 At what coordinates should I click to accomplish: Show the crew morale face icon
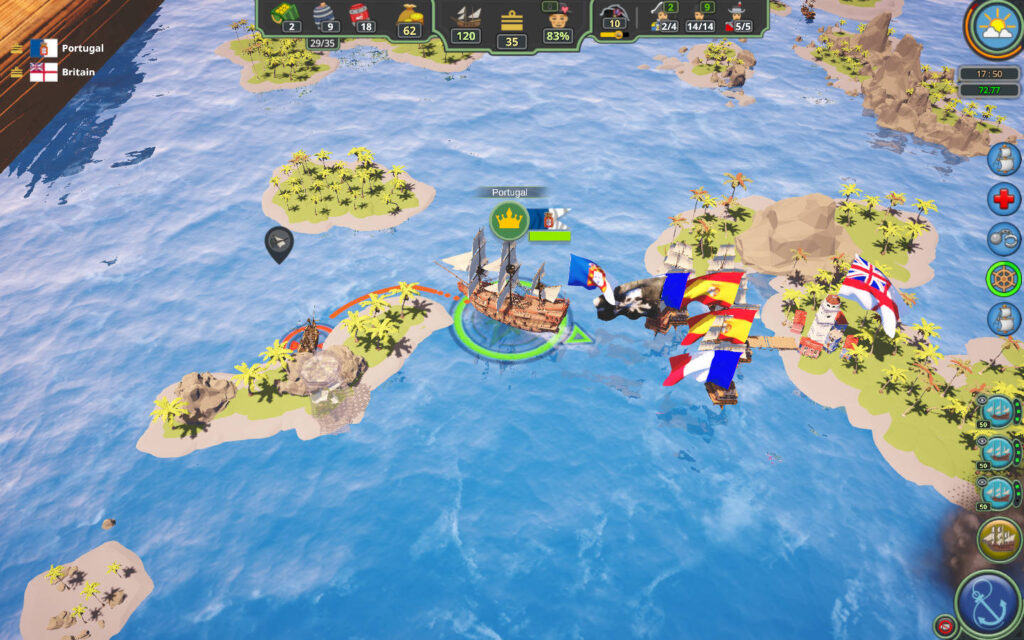tap(556, 17)
